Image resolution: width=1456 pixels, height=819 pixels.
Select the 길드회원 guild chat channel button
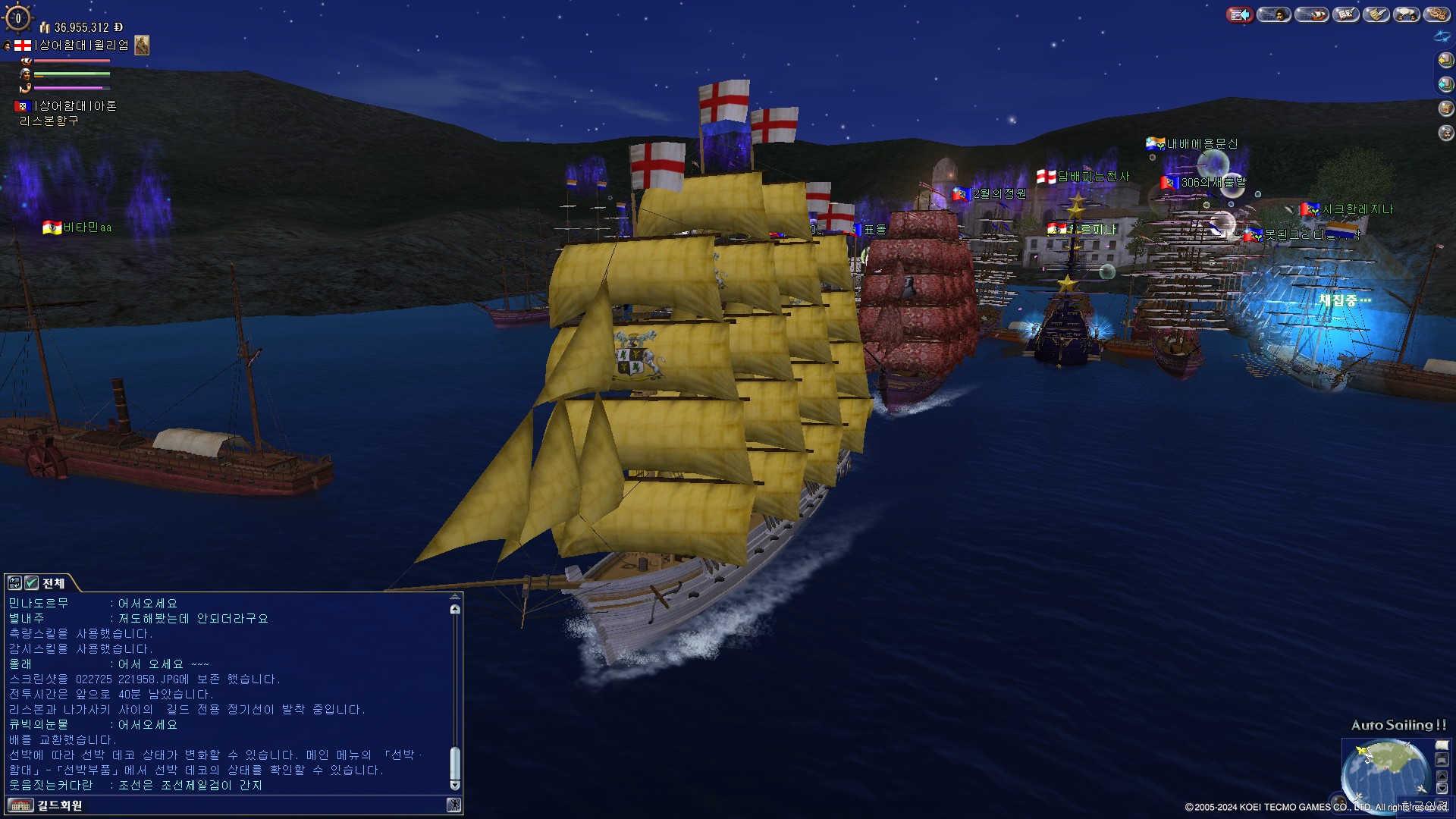[x=45, y=805]
